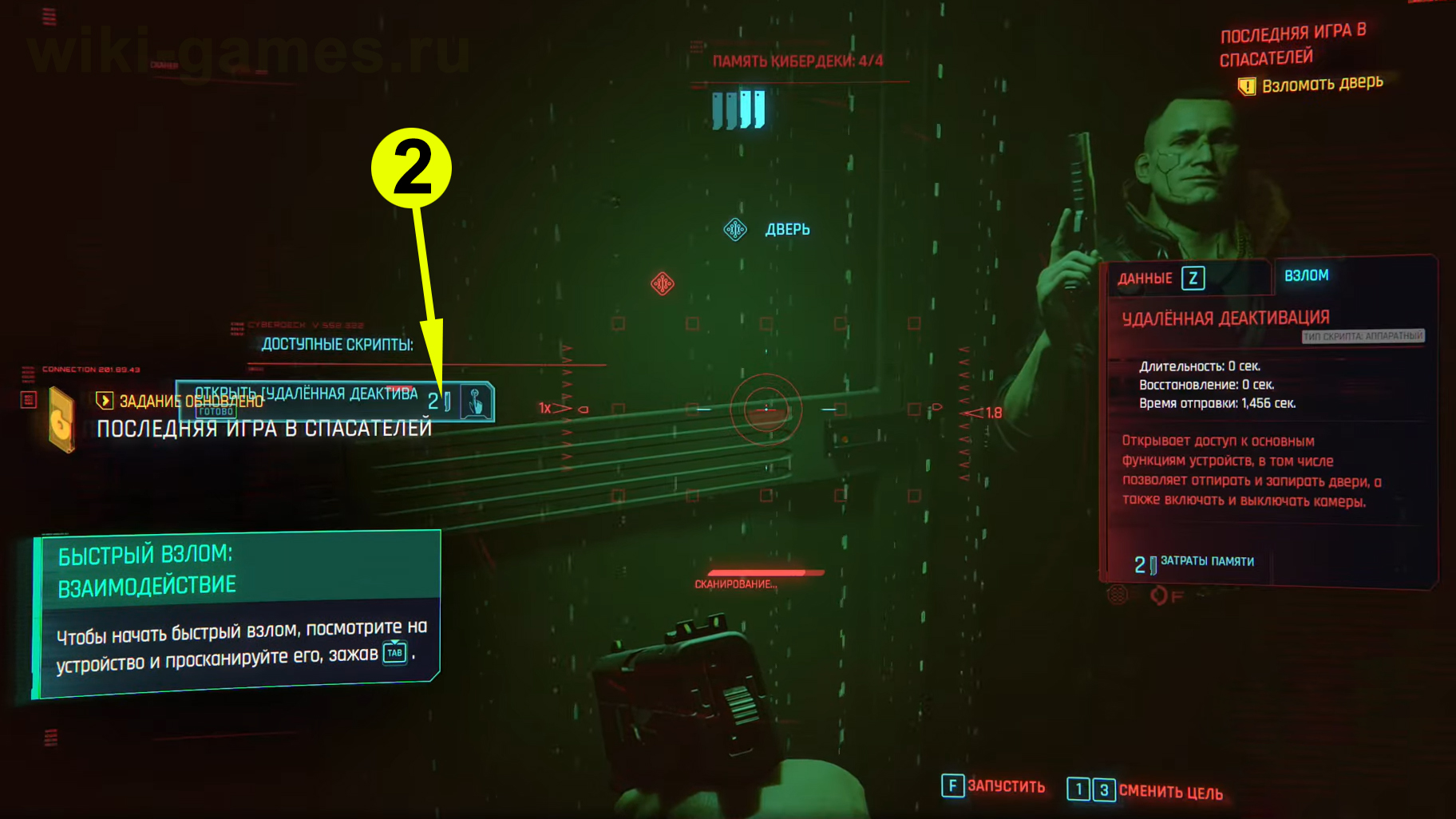Click the 1x zoom indicator
Screen dimensions: 1456x819
click(x=545, y=407)
